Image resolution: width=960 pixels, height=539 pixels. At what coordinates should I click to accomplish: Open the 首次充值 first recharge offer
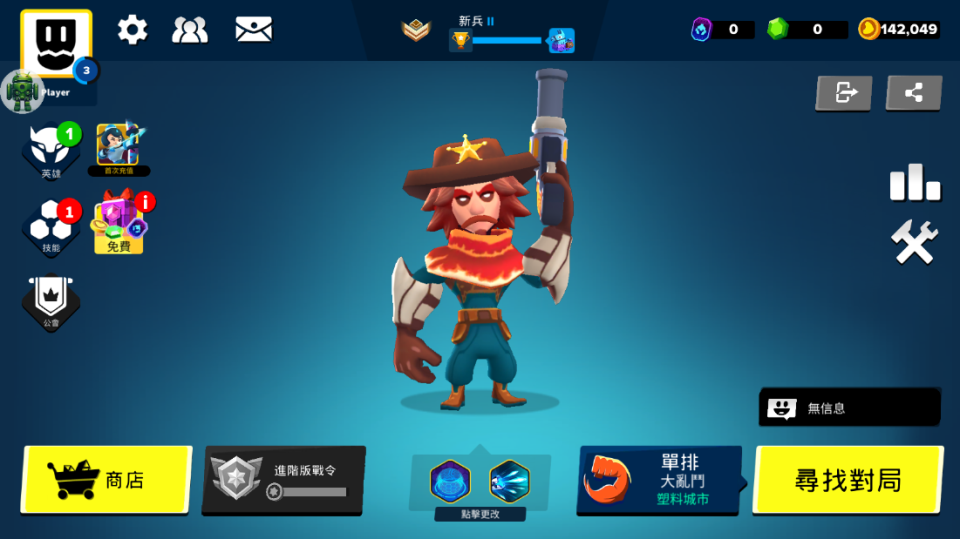(118, 148)
